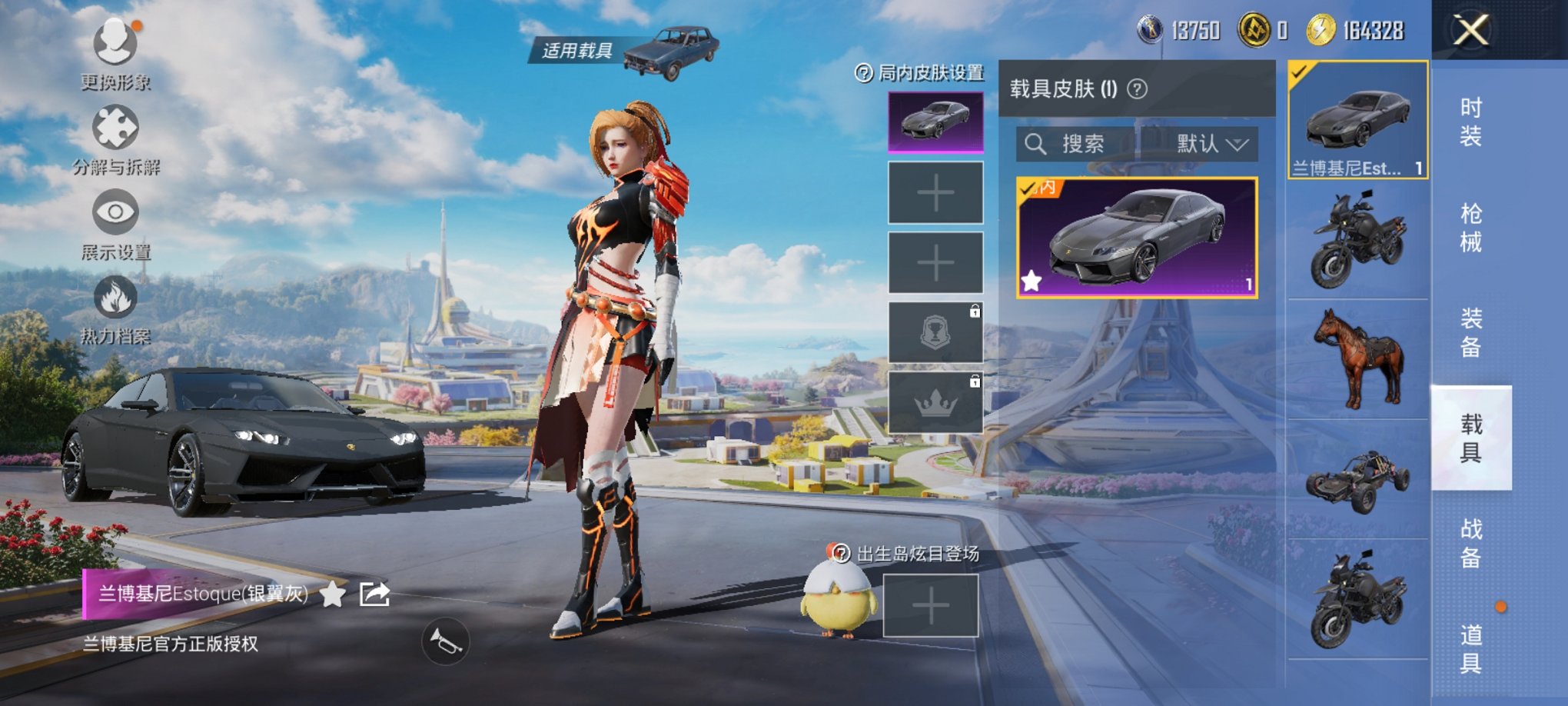The image size is (1568, 706).
Task: Select the Lamborghini Estoque skin card
Action: pos(1136,238)
